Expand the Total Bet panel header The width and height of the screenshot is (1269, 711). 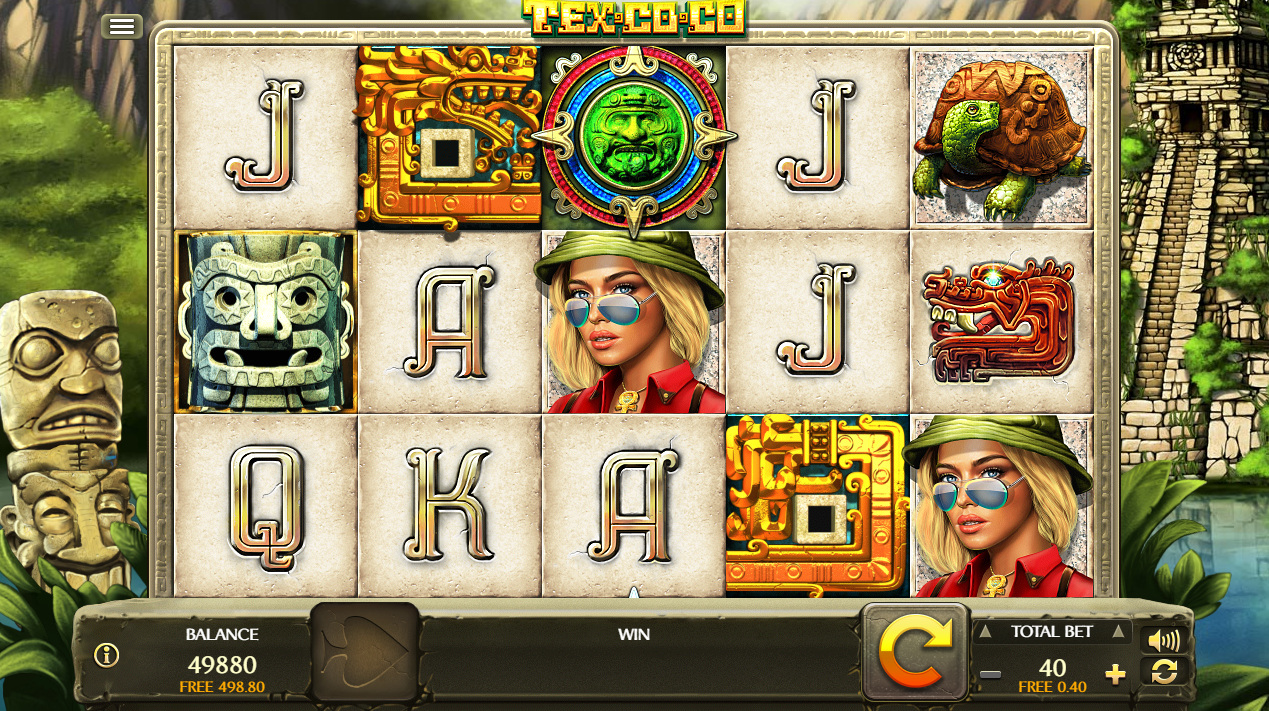[1051, 631]
